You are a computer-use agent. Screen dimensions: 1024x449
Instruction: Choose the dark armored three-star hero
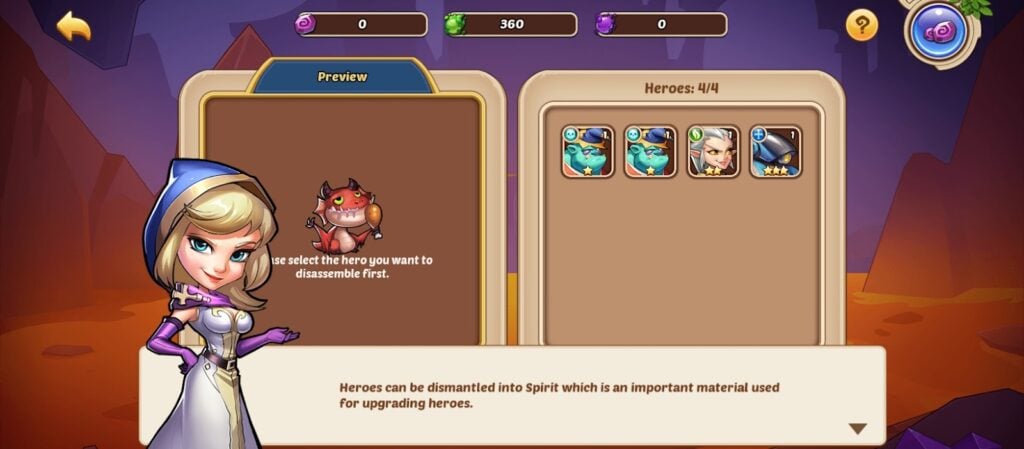click(775, 151)
